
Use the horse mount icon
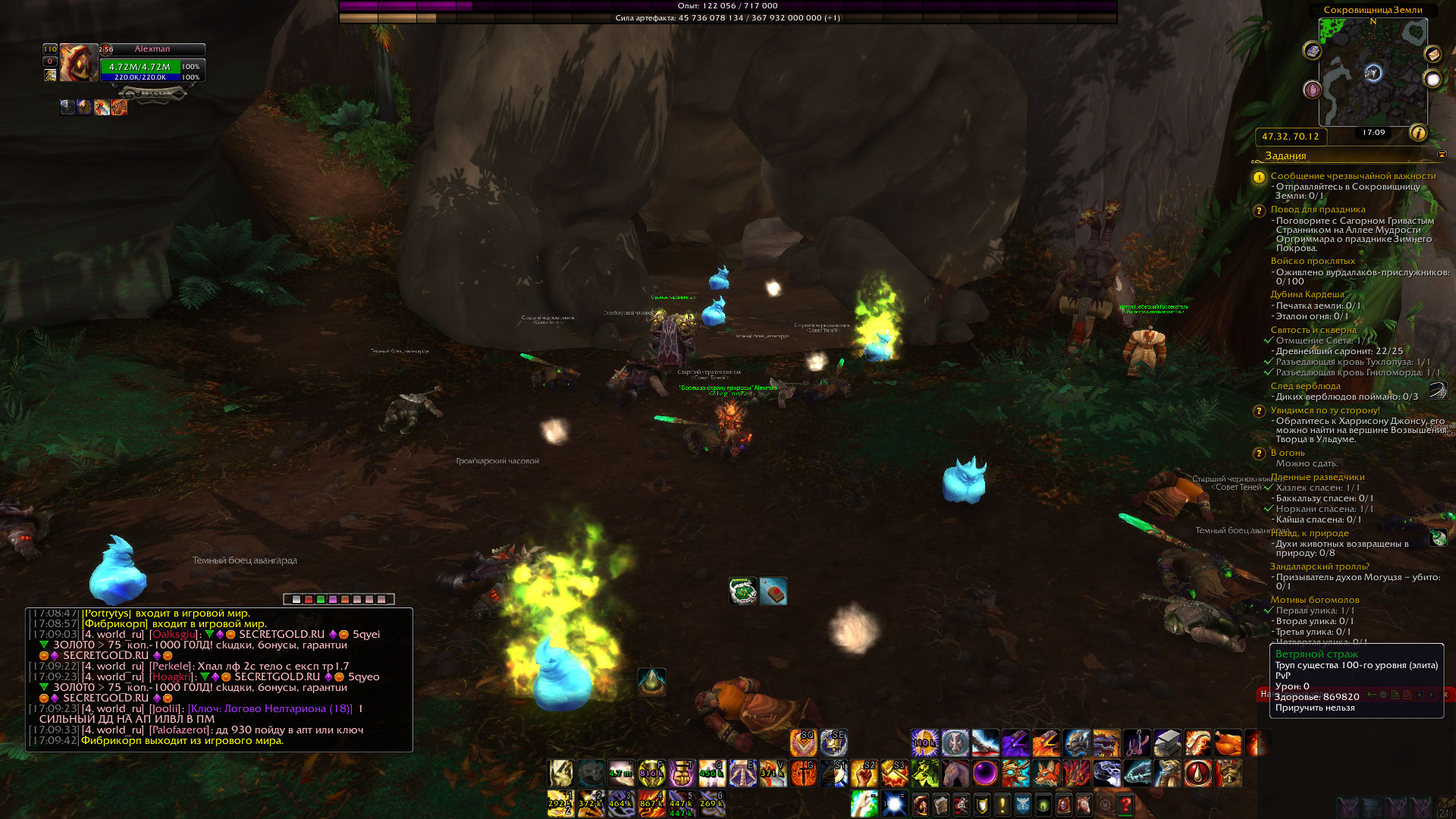tap(955, 773)
